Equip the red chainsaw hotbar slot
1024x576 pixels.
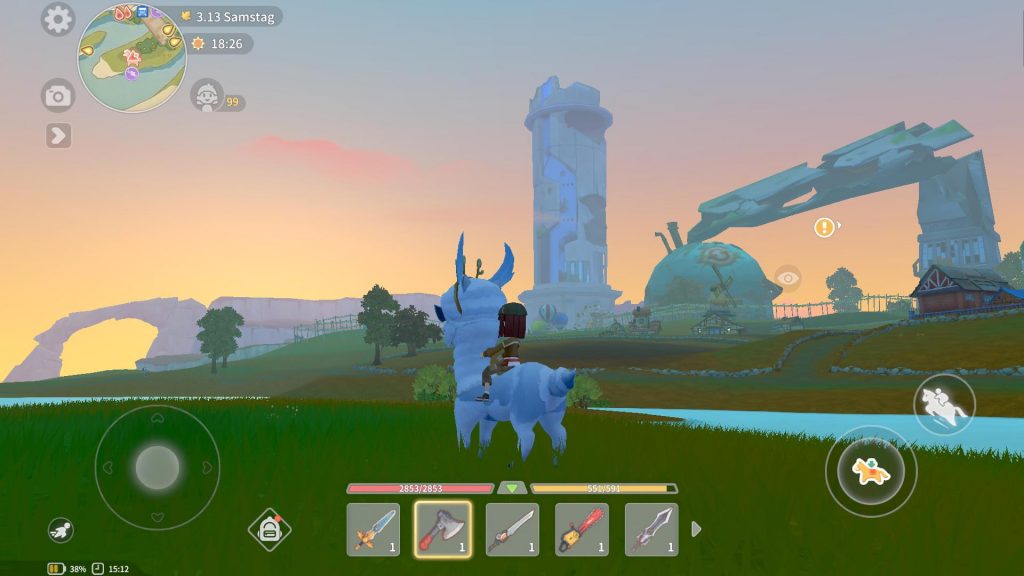[x=582, y=529]
